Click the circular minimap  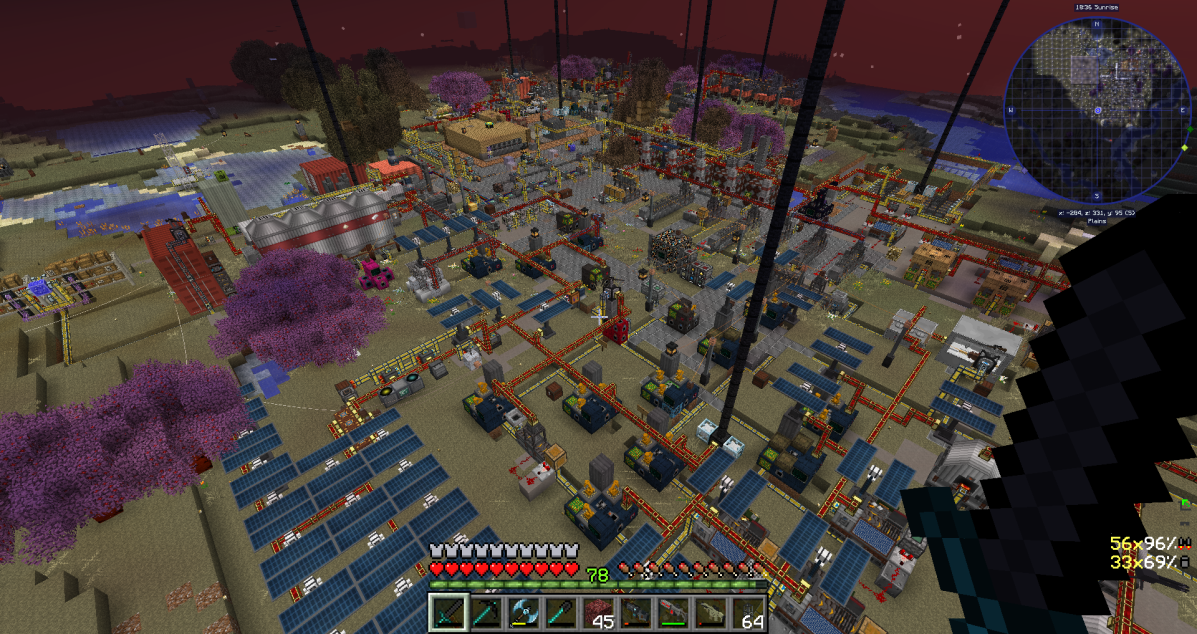click(1097, 108)
